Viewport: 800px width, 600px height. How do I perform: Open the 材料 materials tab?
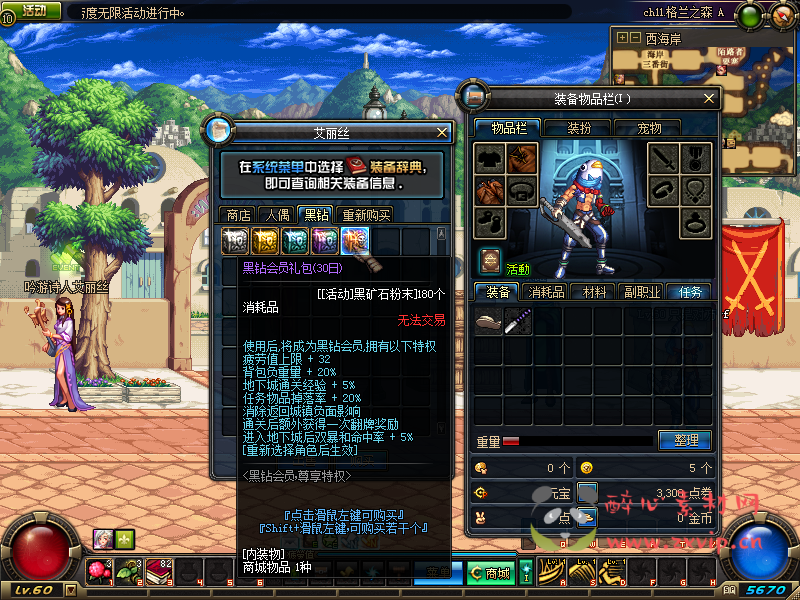click(595, 292)
